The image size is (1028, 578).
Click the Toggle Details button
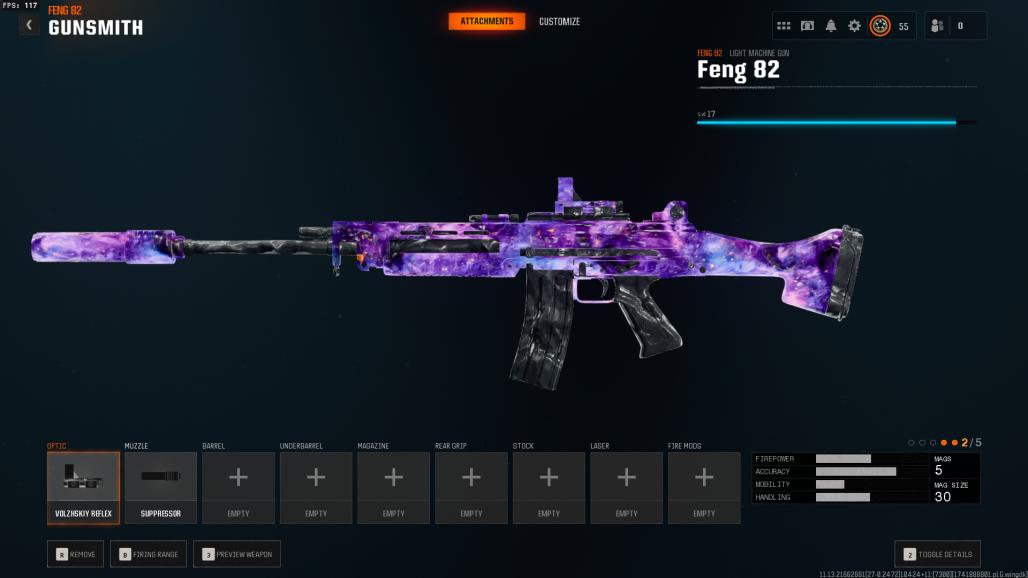(x=937, y=554)
